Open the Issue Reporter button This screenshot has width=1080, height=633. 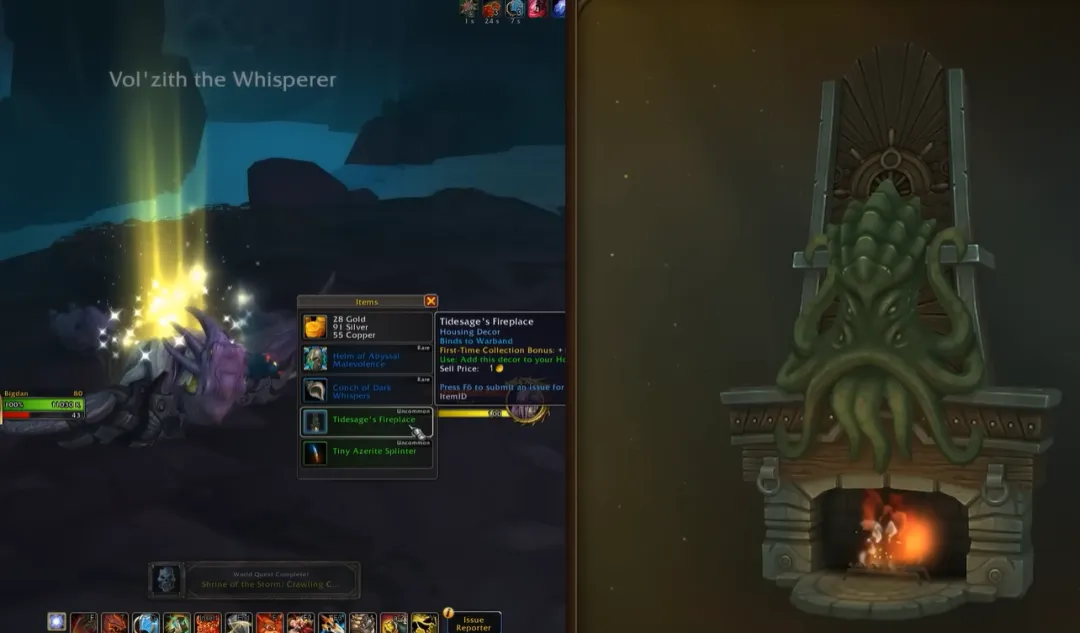pos(470,621)
